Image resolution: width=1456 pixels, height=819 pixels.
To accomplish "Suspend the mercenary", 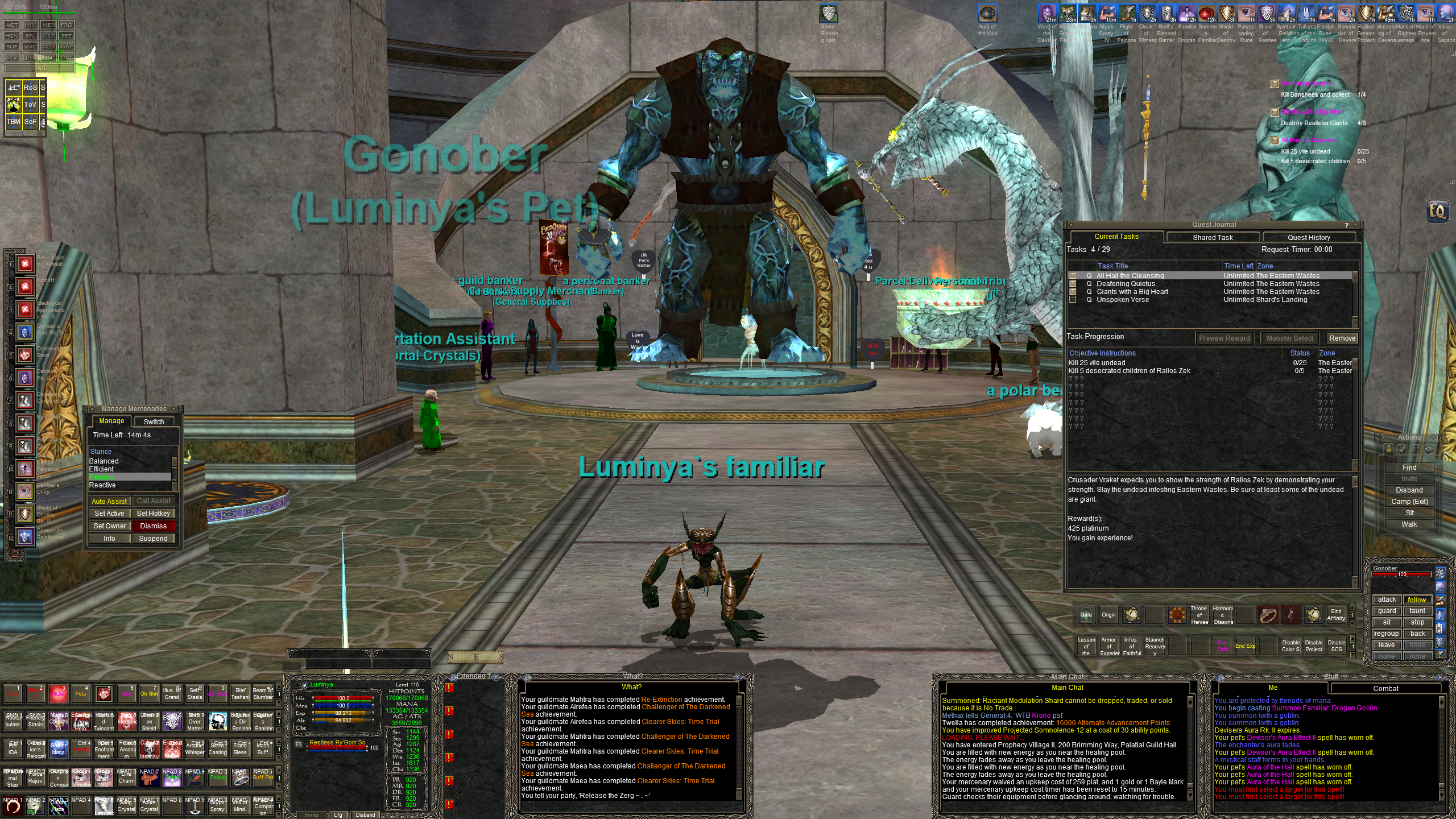I will [153, 539].
